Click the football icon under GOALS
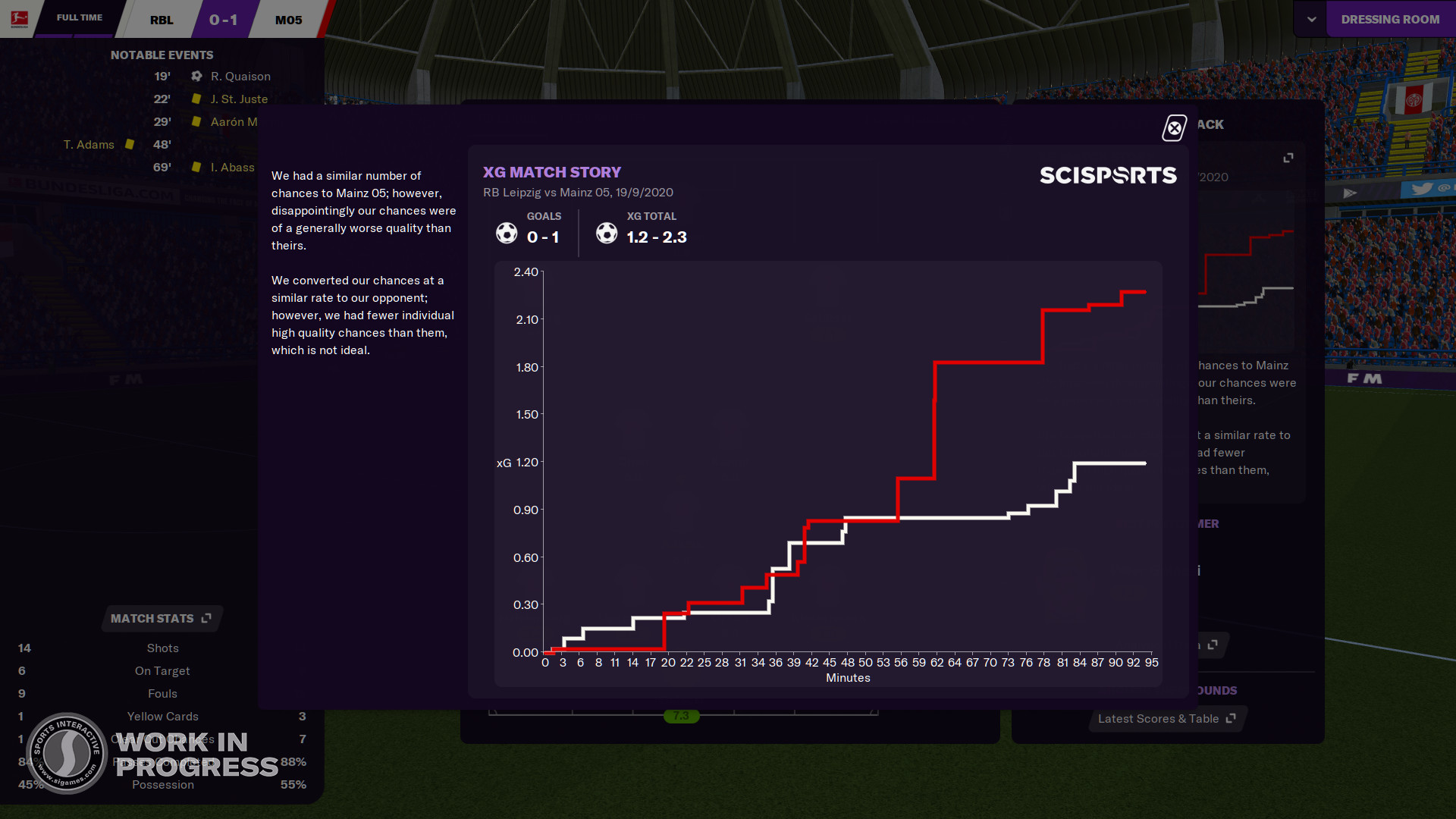 coord(506,233)
